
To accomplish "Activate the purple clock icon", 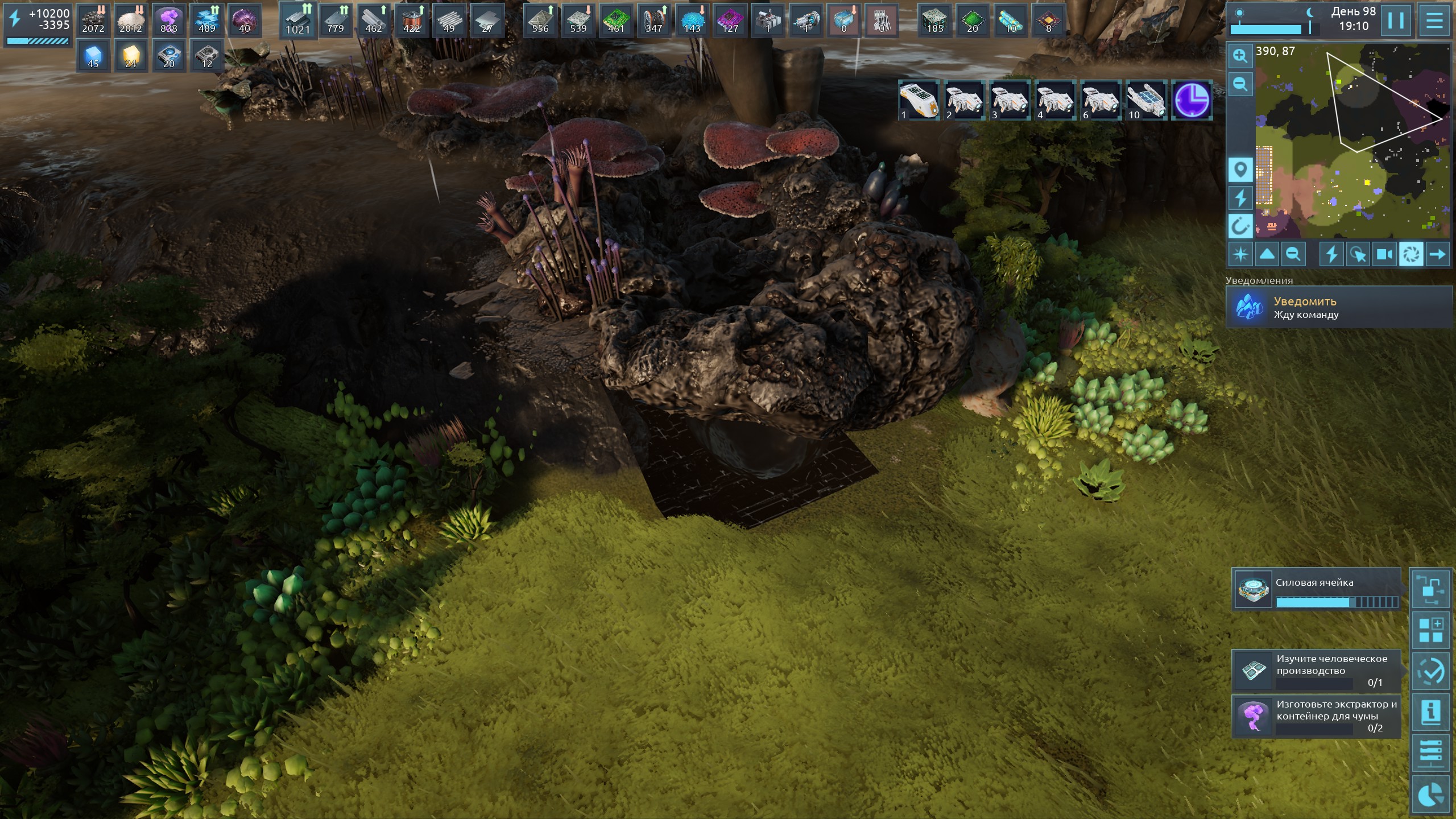I will [x=1192, y=101].
